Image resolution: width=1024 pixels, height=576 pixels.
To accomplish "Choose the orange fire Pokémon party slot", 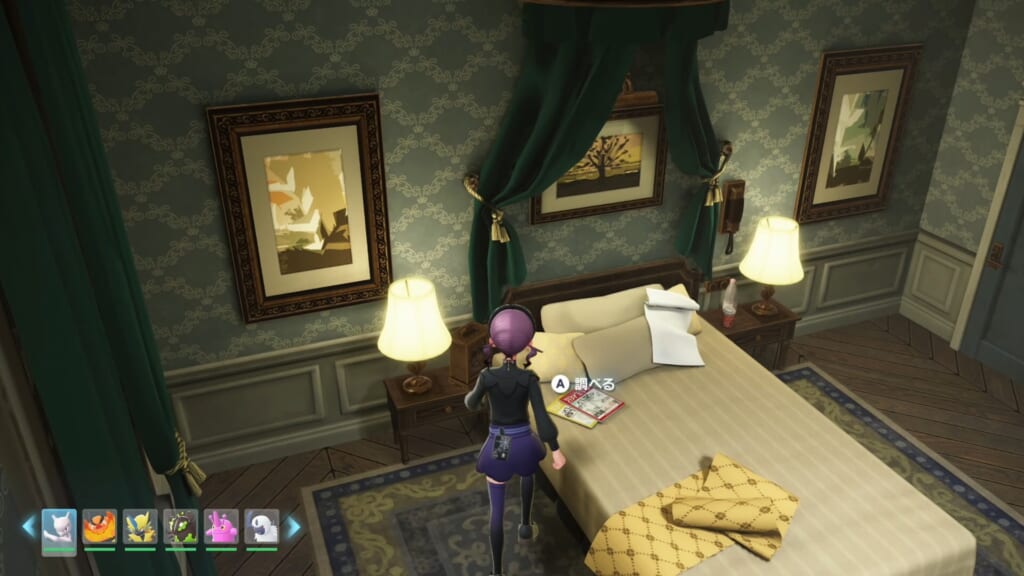I will pos(100,527).
